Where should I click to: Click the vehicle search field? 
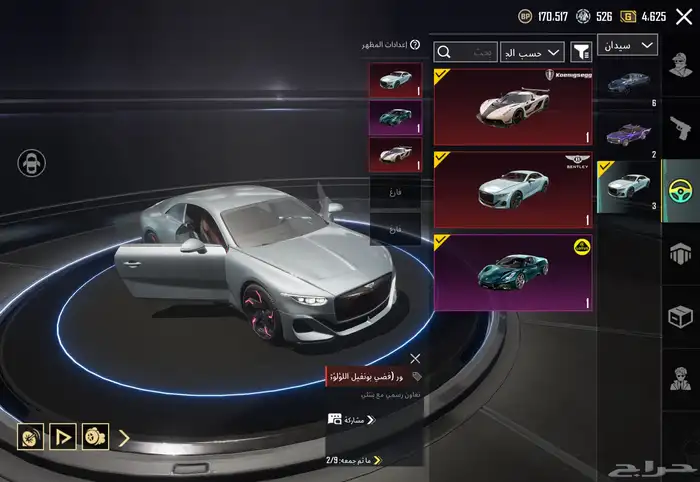(466, 52)
